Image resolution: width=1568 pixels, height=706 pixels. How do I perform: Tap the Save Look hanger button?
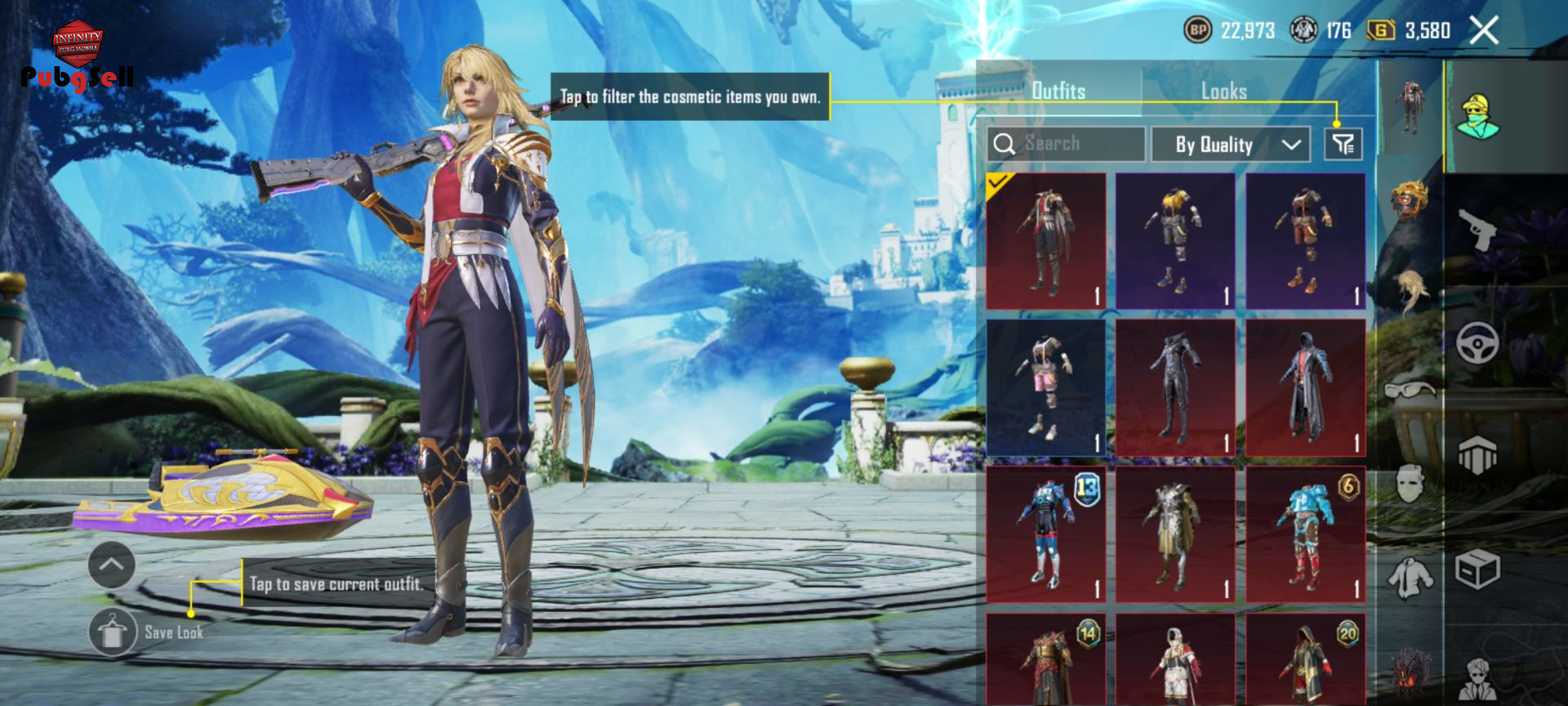coord(113,632)
